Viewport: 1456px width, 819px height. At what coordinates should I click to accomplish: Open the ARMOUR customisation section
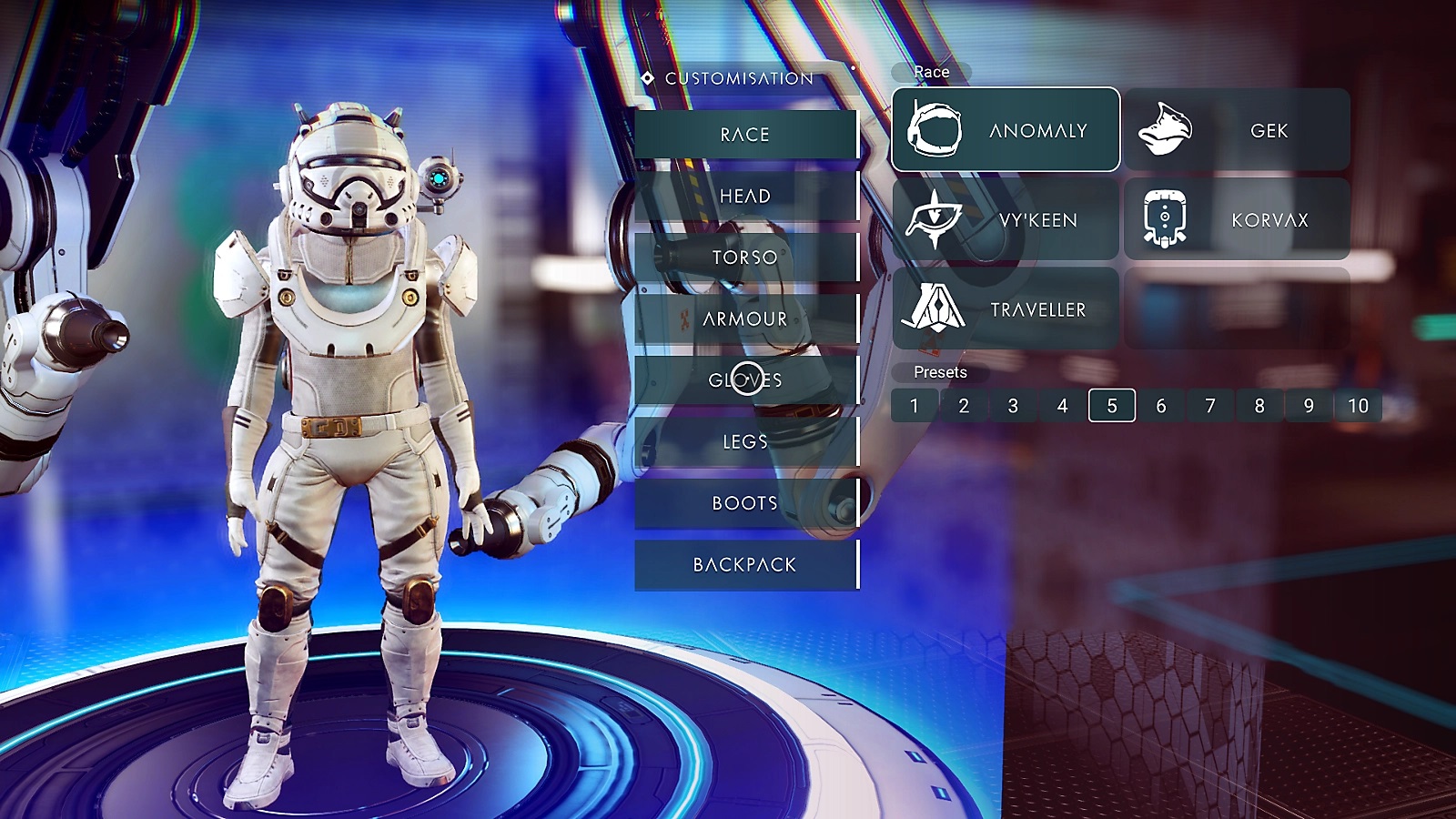click(x=744, y=319)
